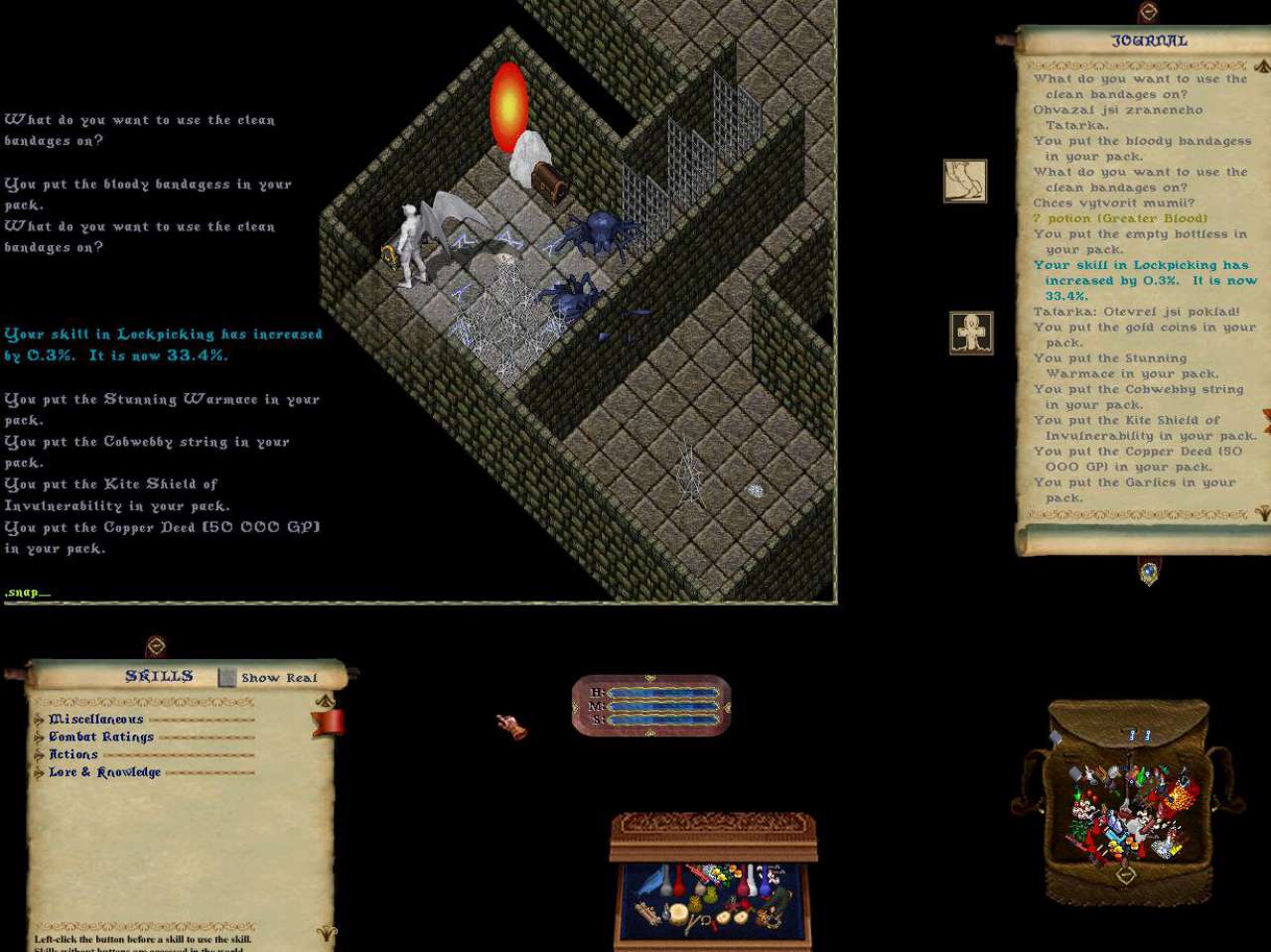Expand the Actions skill group
The height and width of the screenshot is (952, 1271).
pos(39,755)
